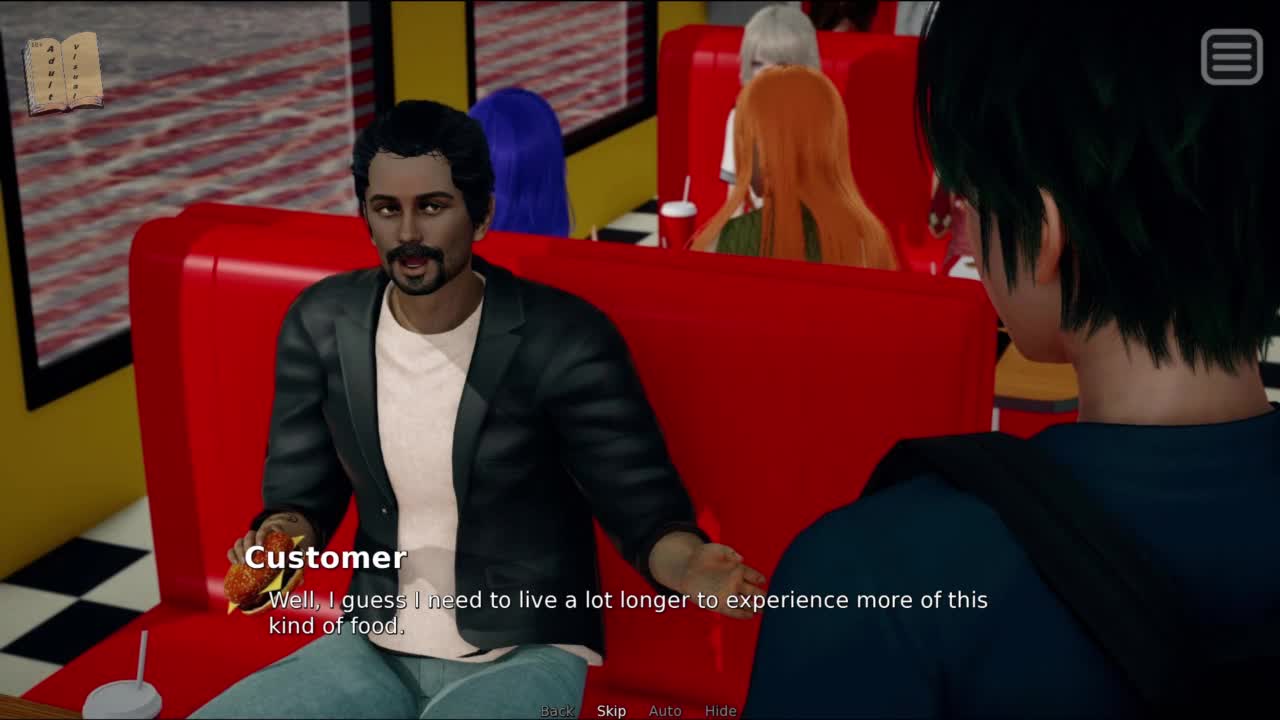Hide the dialogue text box
The image size is (1280, 720).
pyautogui.click(x=720, y=711)
